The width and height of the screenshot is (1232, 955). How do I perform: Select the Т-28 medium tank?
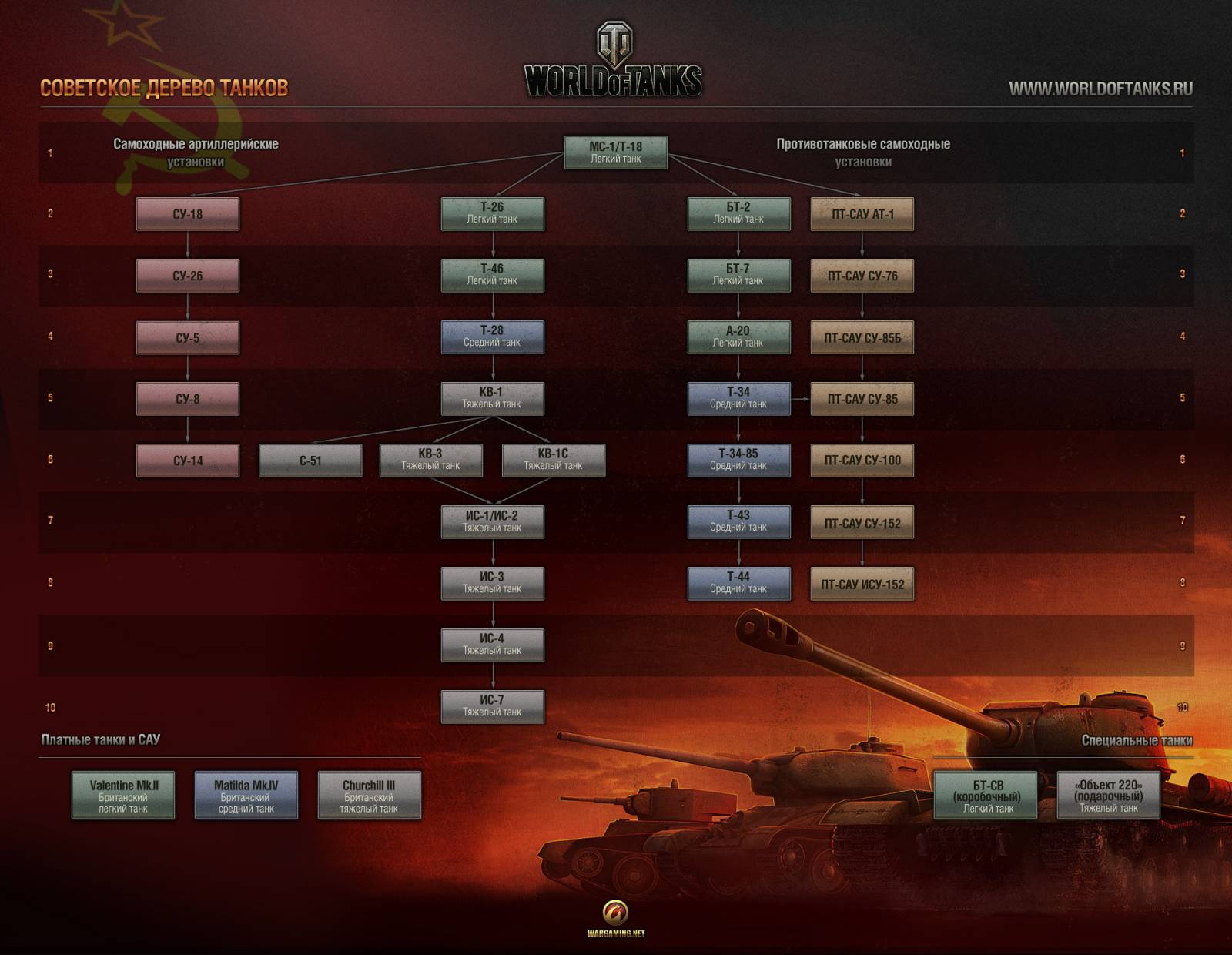tap(492, 337)
